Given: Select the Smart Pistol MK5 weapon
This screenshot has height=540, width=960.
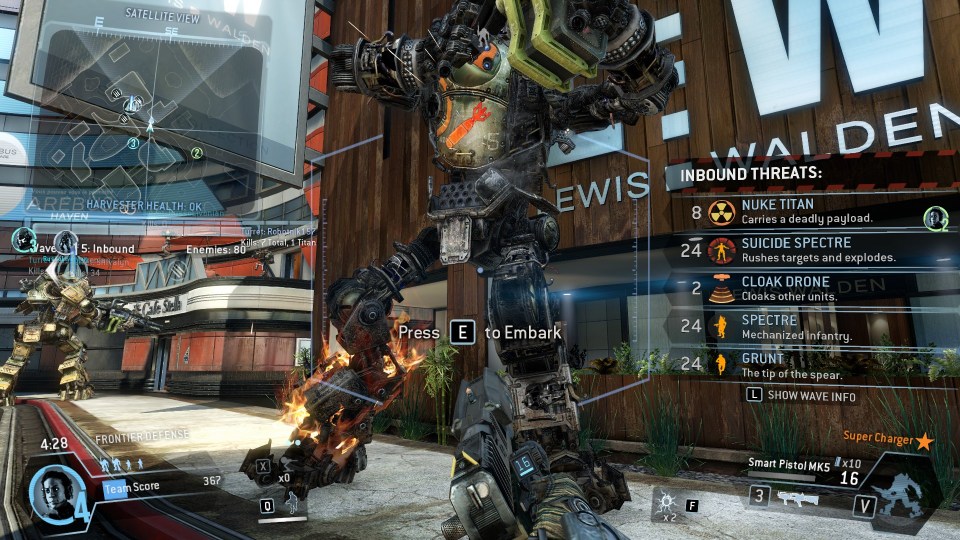Looking at the screenshot, I should [x=790, y=463].
